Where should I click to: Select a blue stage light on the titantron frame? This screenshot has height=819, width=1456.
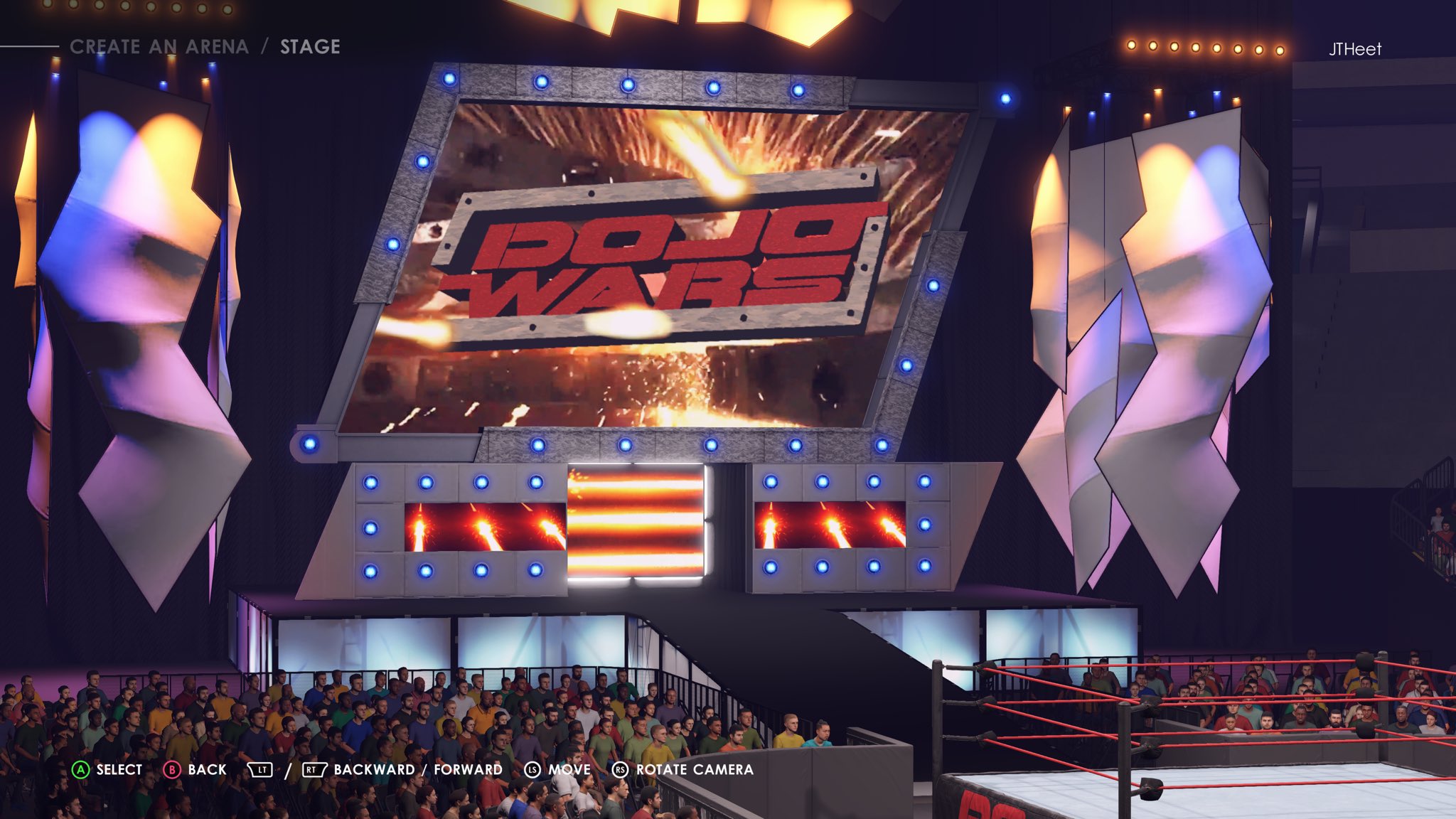[x=448, y=78]
